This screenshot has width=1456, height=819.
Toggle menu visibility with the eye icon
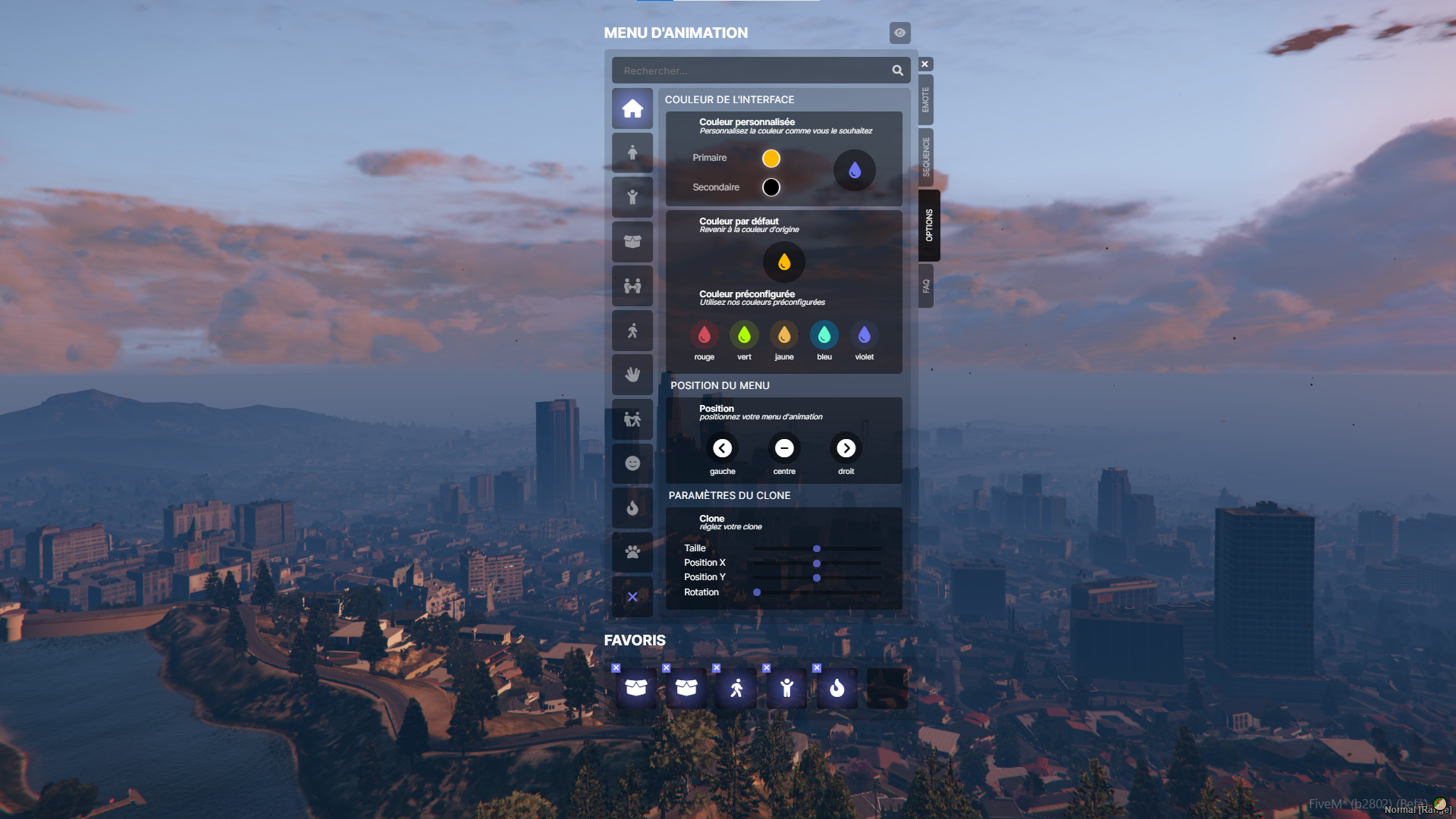pos(899,33)
